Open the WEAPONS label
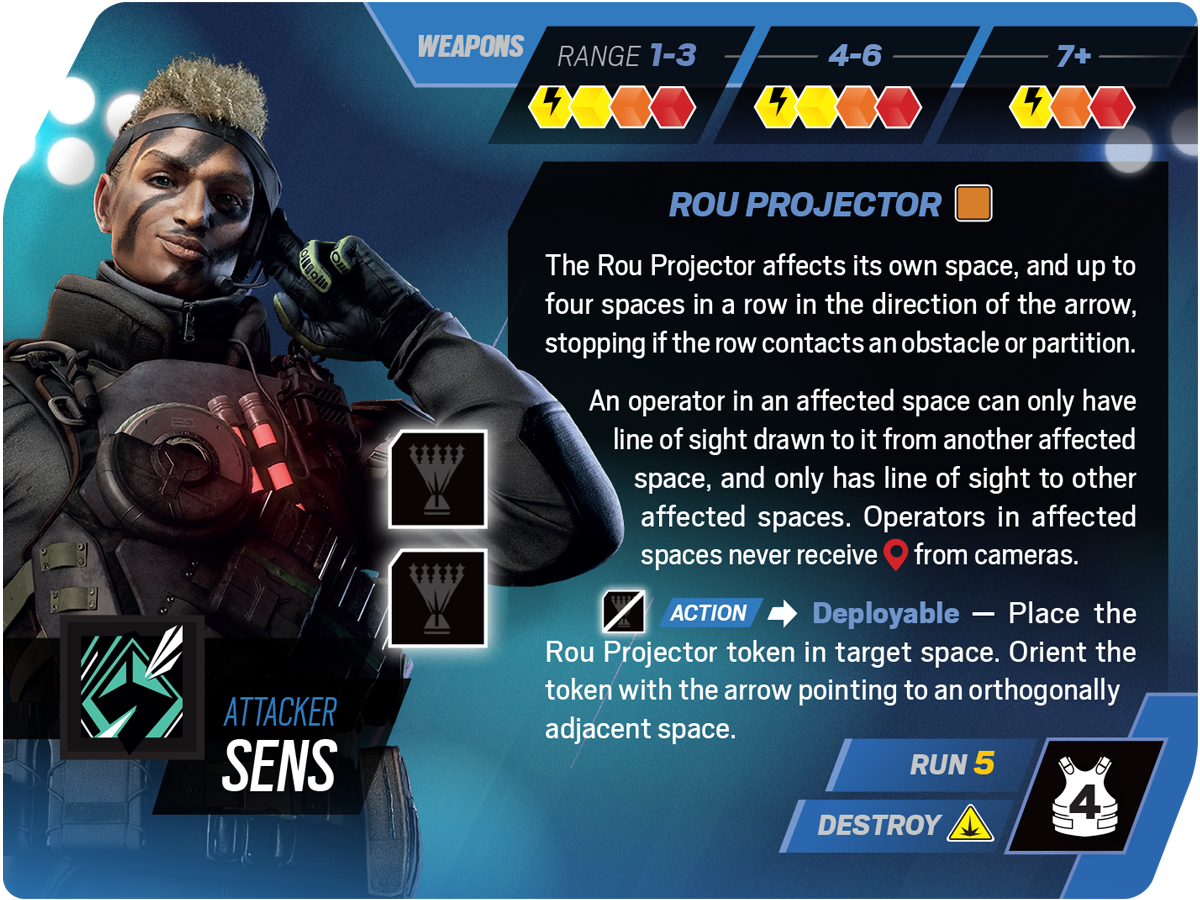The width and height of the screenshot is (1200, 900). tap(470, 47)
